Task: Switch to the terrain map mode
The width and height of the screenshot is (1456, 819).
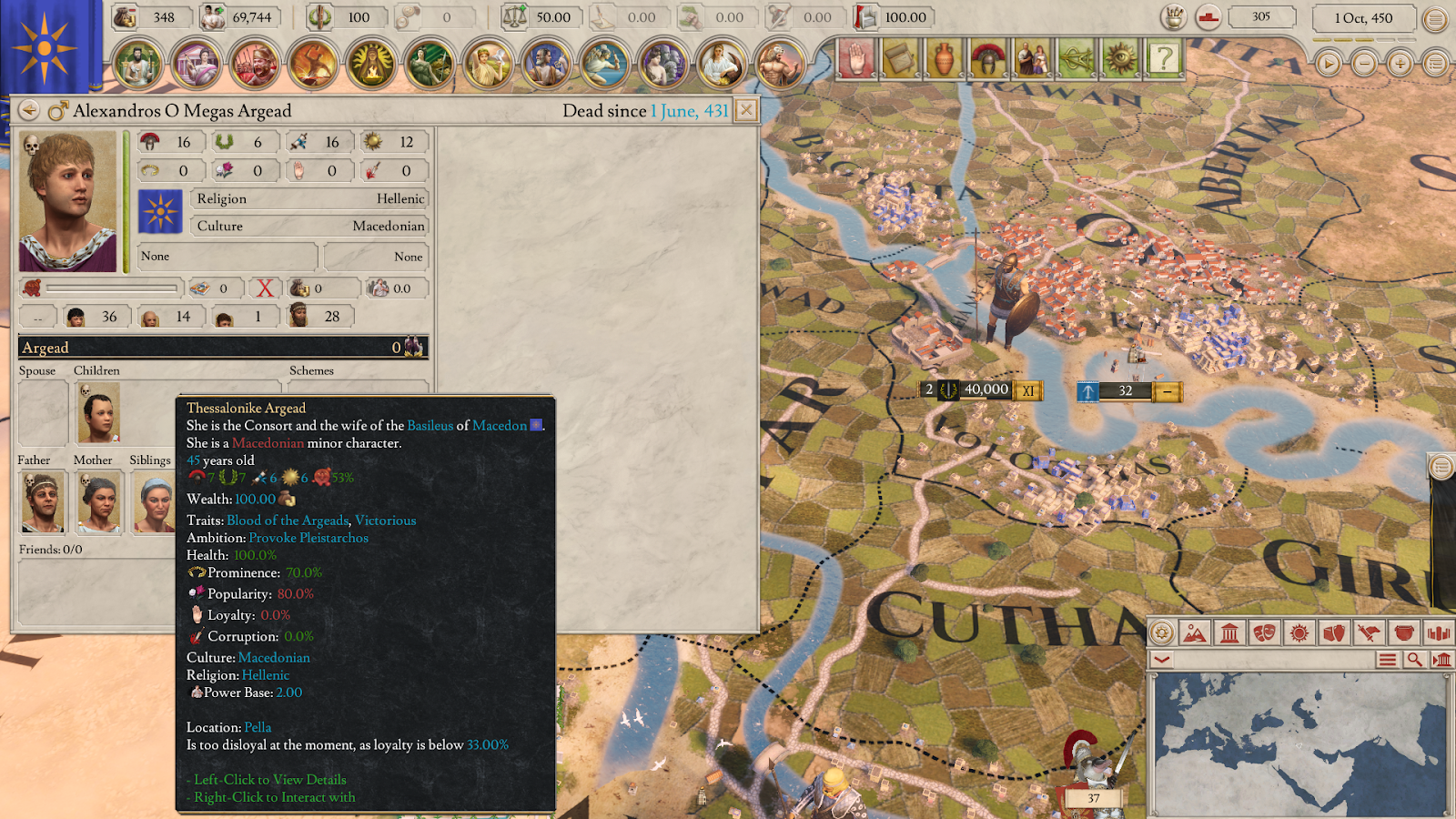Action: [x=1195, y=633]
